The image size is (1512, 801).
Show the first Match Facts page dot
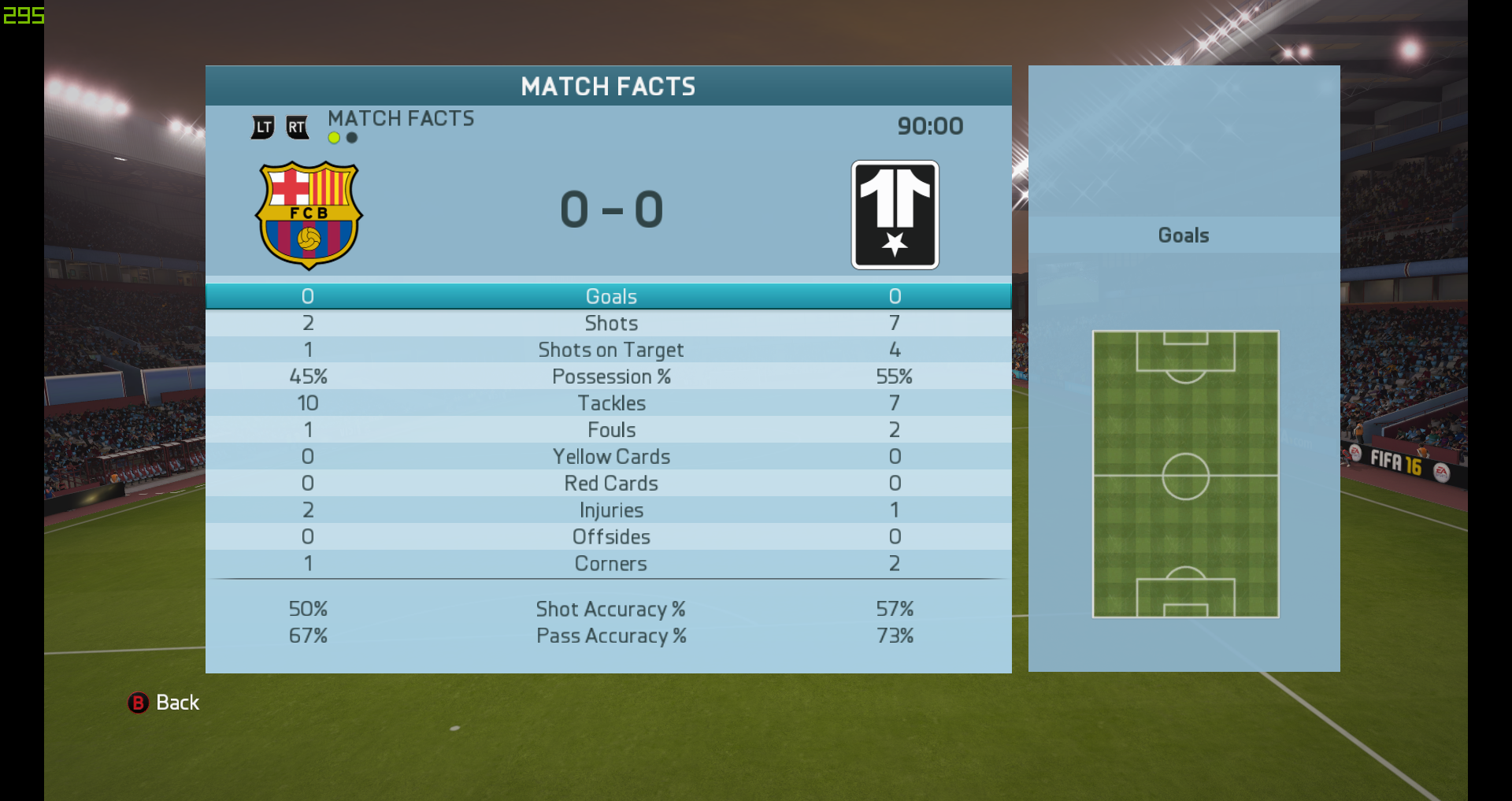[x=334, y=138]
